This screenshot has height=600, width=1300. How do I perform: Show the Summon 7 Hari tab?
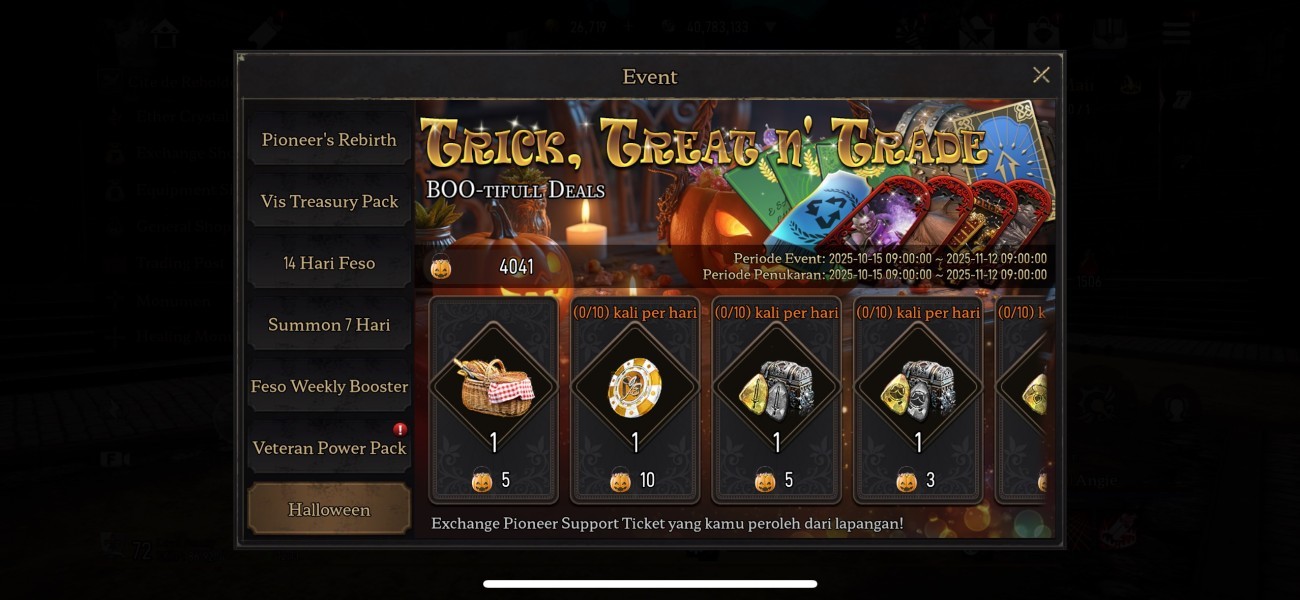(x=329, y=325)
